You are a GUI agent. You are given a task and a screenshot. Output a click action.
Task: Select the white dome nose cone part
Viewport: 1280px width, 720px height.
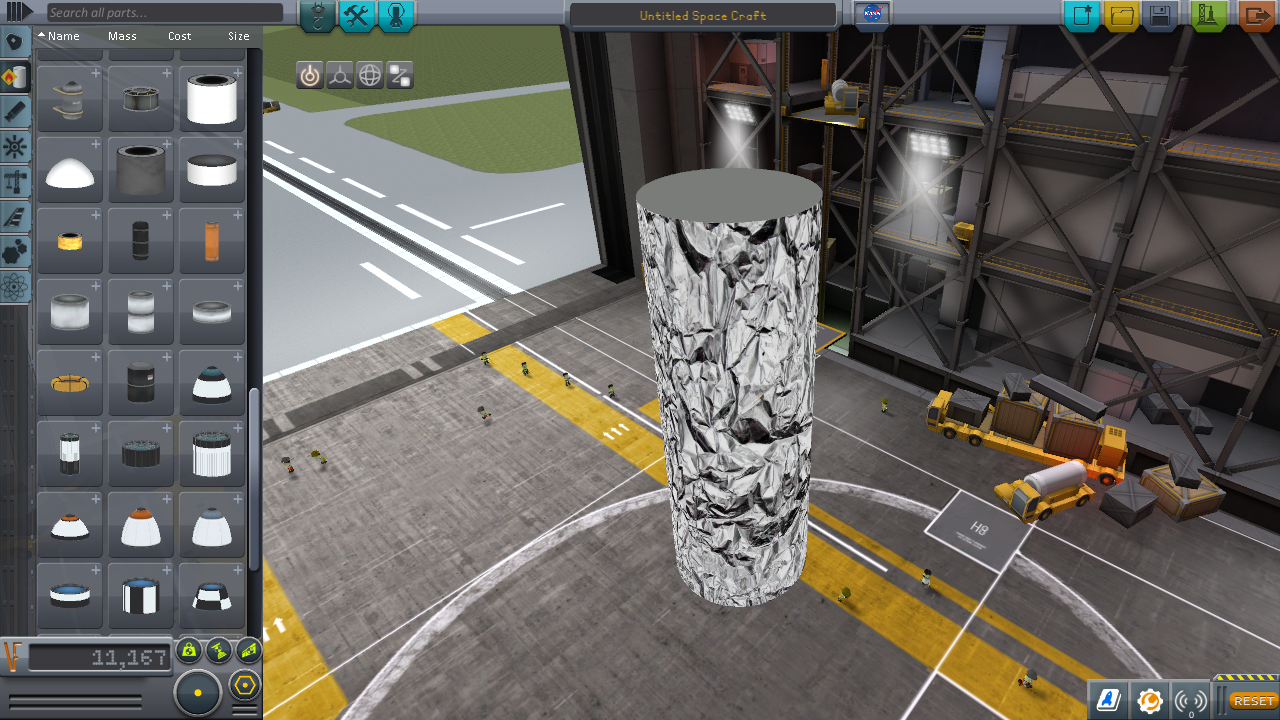pyautogui.click(x=70, y=170)
